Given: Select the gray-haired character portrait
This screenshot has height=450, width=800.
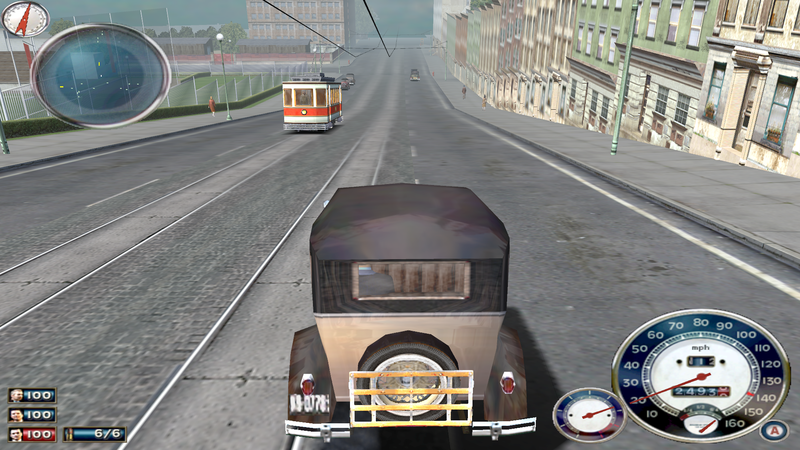Looking at the screenshot, I should [17, 395].
